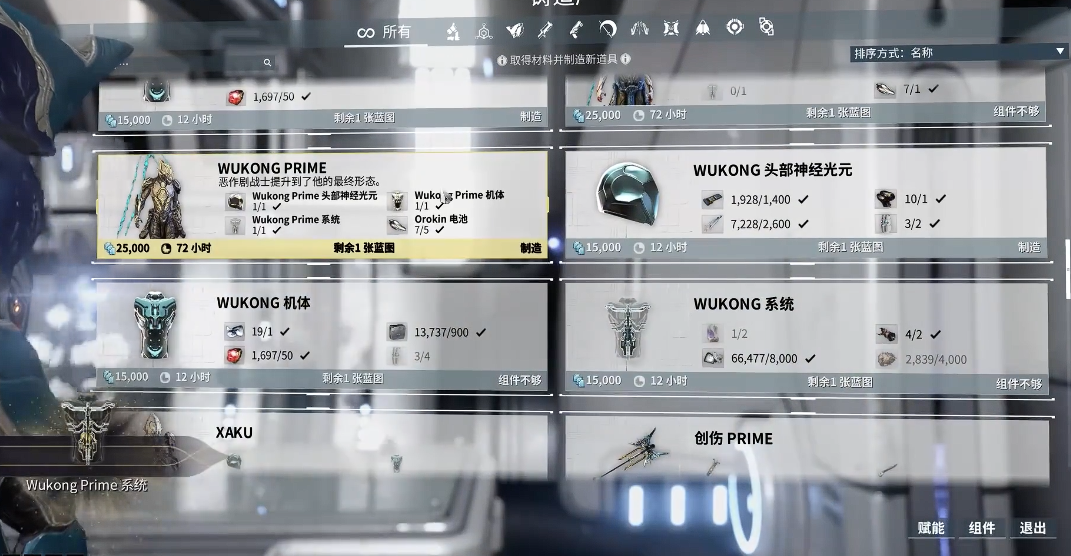Open the 组件 components button
This screenshot has height=556, width=1071.
(982, 528)
